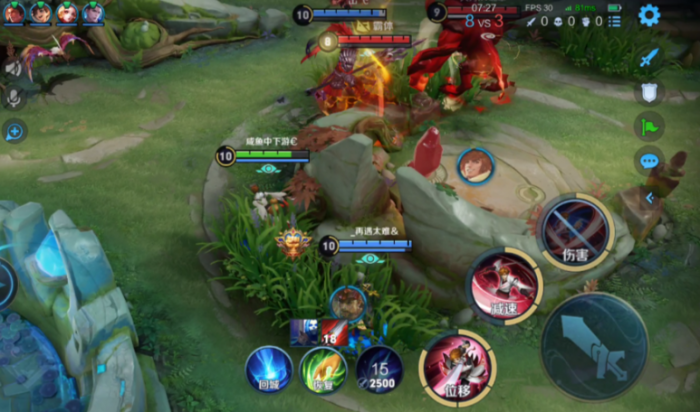The image size is (700, 412).
Task: Send the green flag gather signal
Action: coord(649,126)
